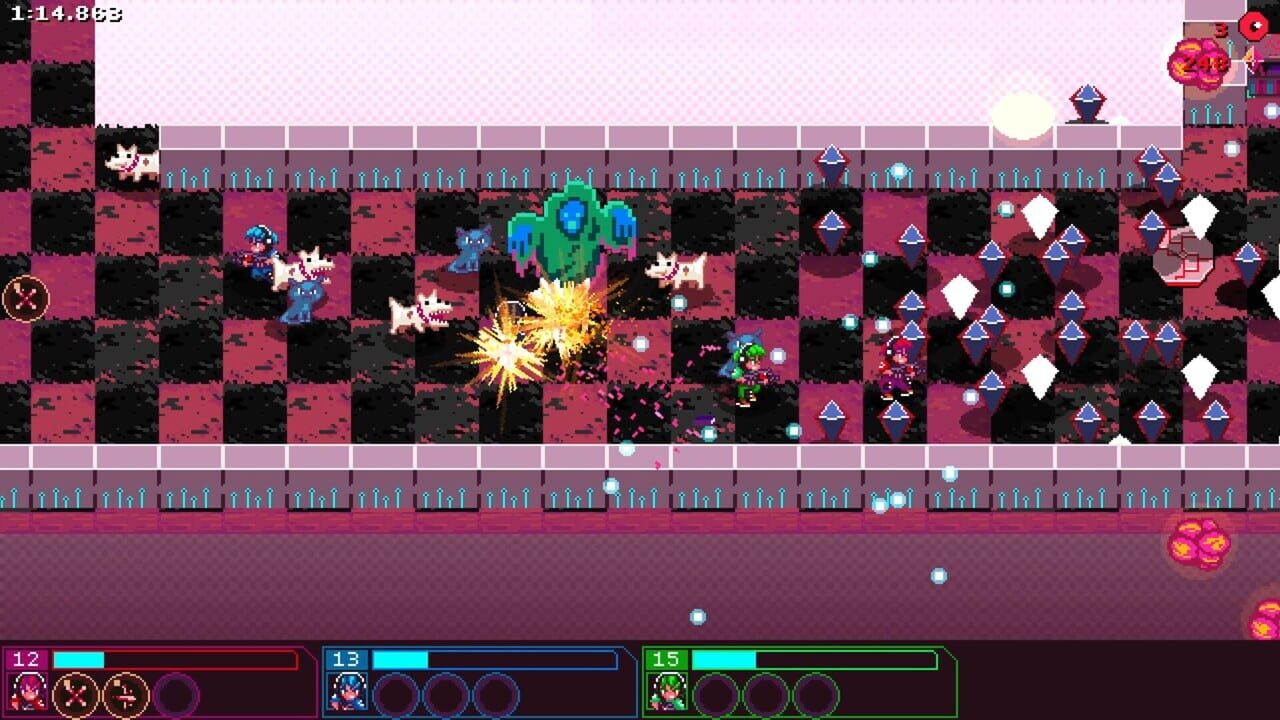
Task: Click player 13's cyan health bar
Action: [400, 659]
